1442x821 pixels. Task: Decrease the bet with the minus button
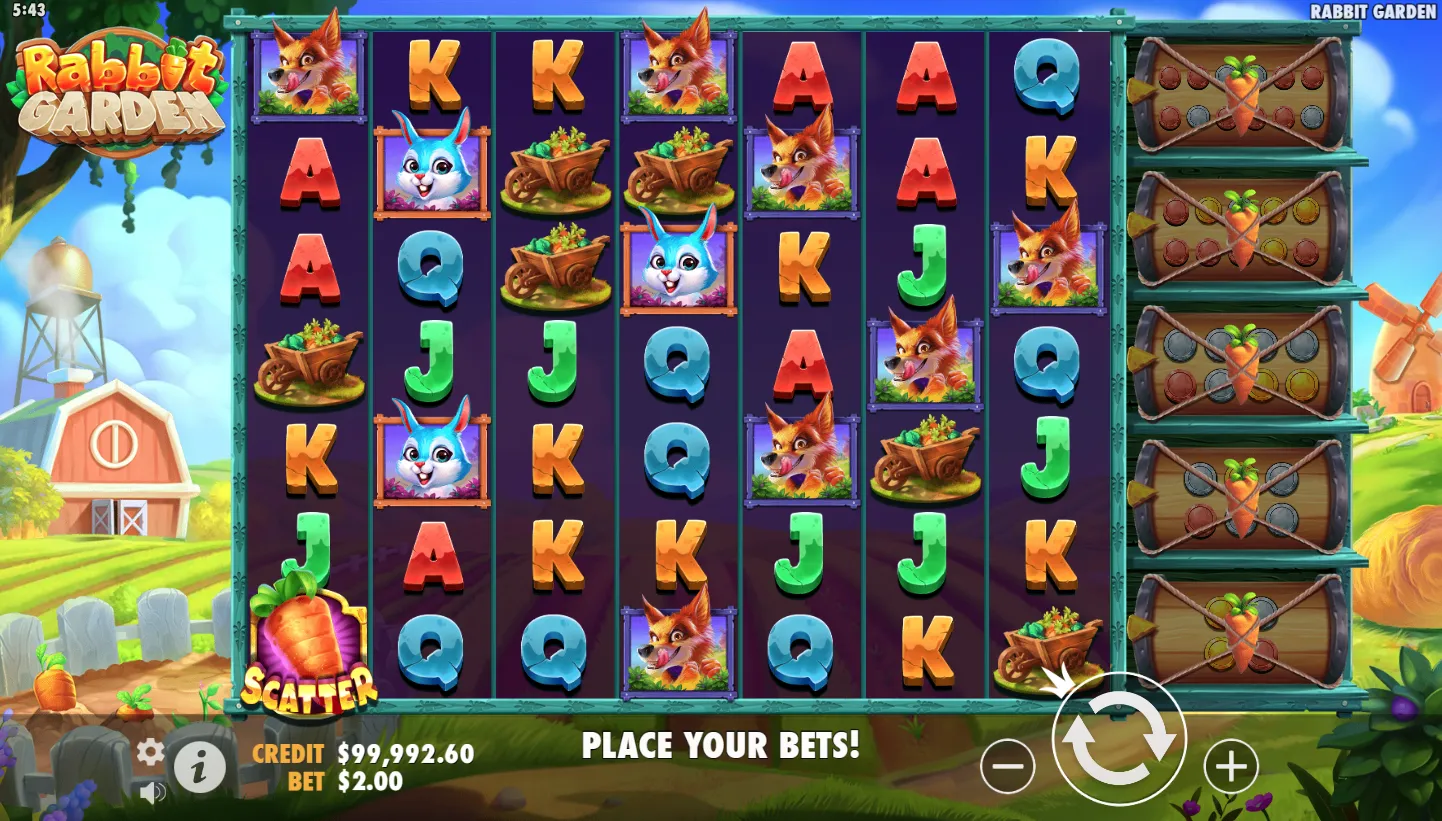(1007, 767)
